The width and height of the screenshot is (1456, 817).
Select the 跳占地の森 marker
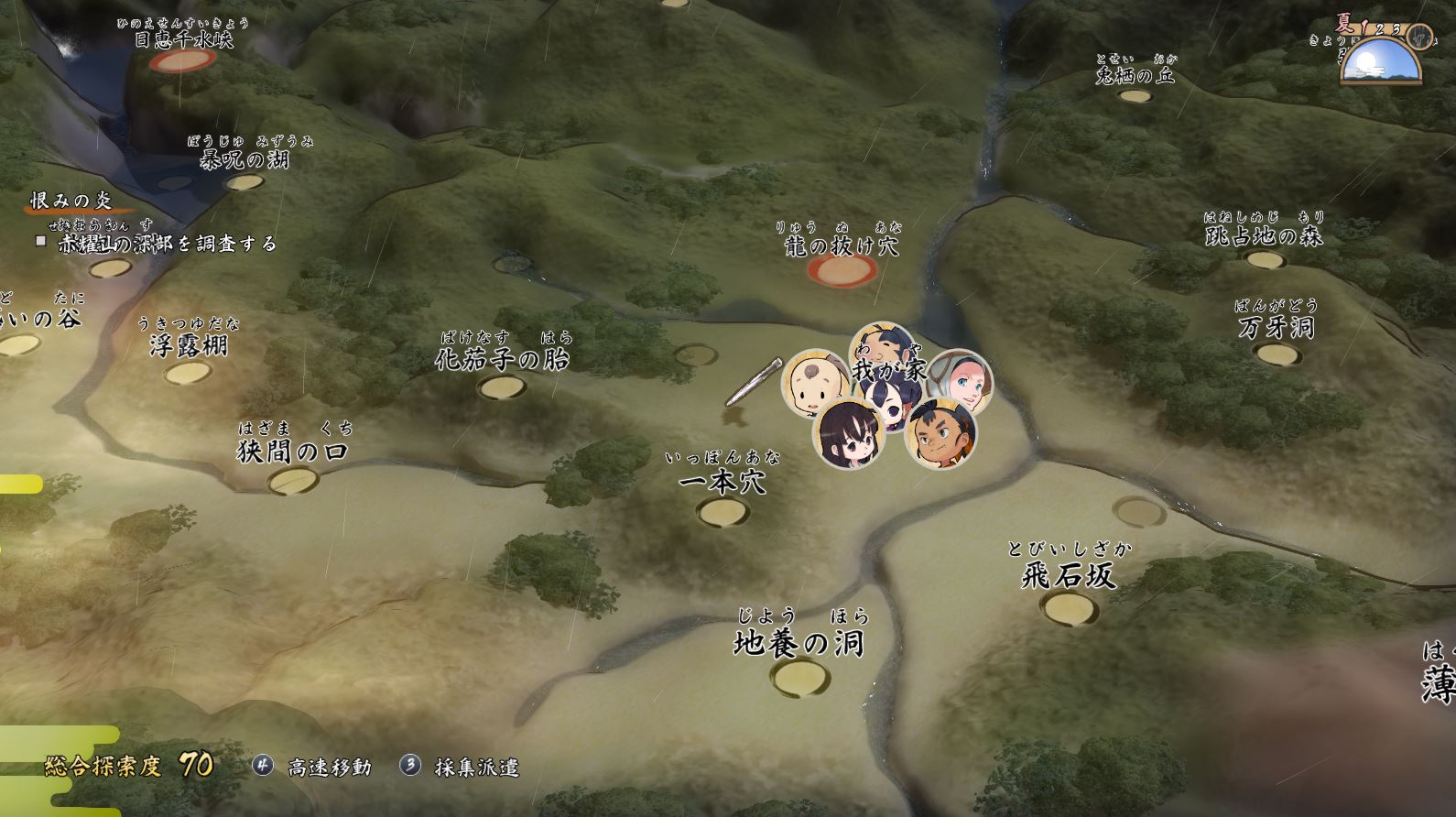[1265, 259]
